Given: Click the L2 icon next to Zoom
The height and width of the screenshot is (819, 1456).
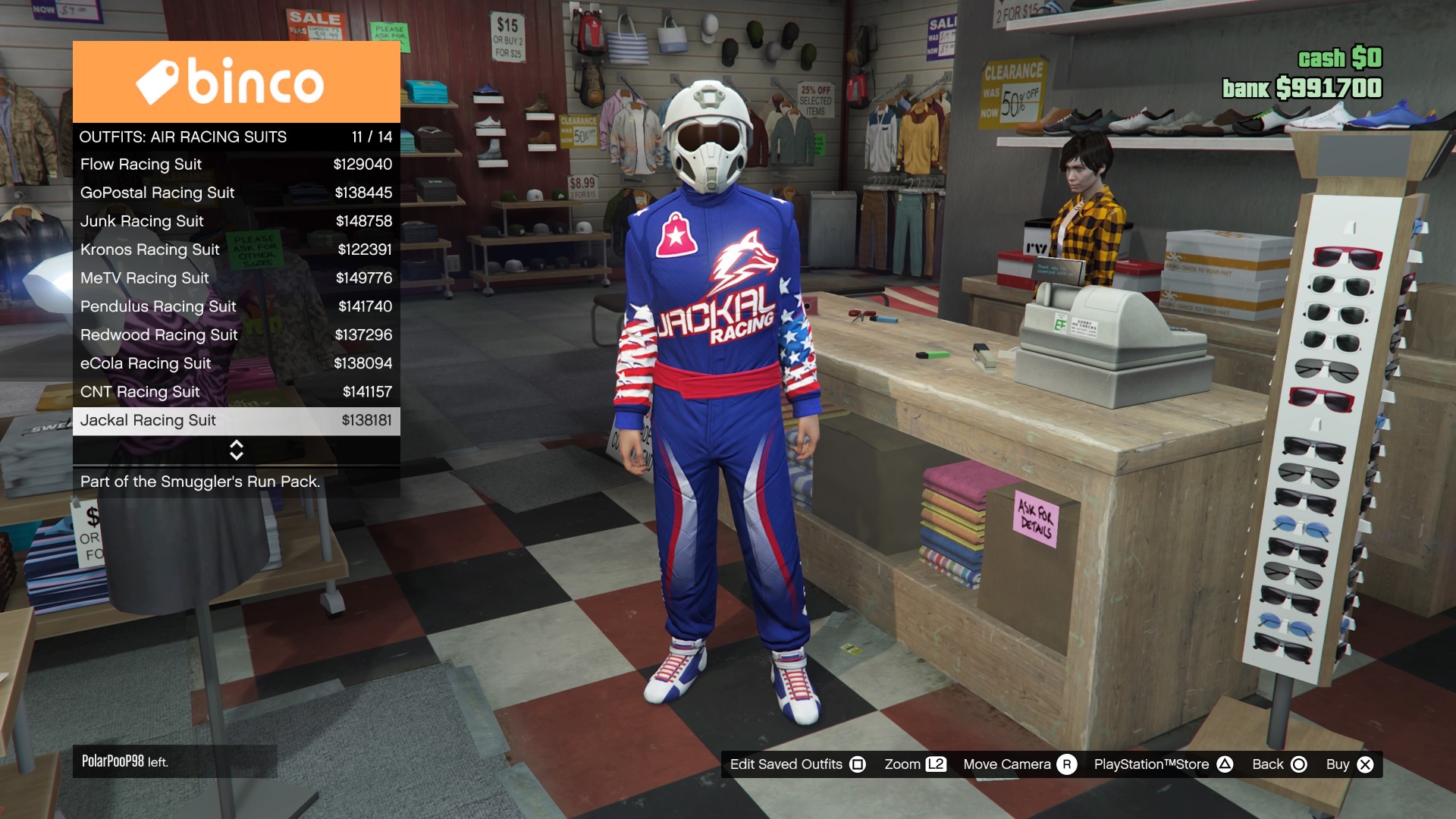Looking at the screenshot, I should (937, 764).
